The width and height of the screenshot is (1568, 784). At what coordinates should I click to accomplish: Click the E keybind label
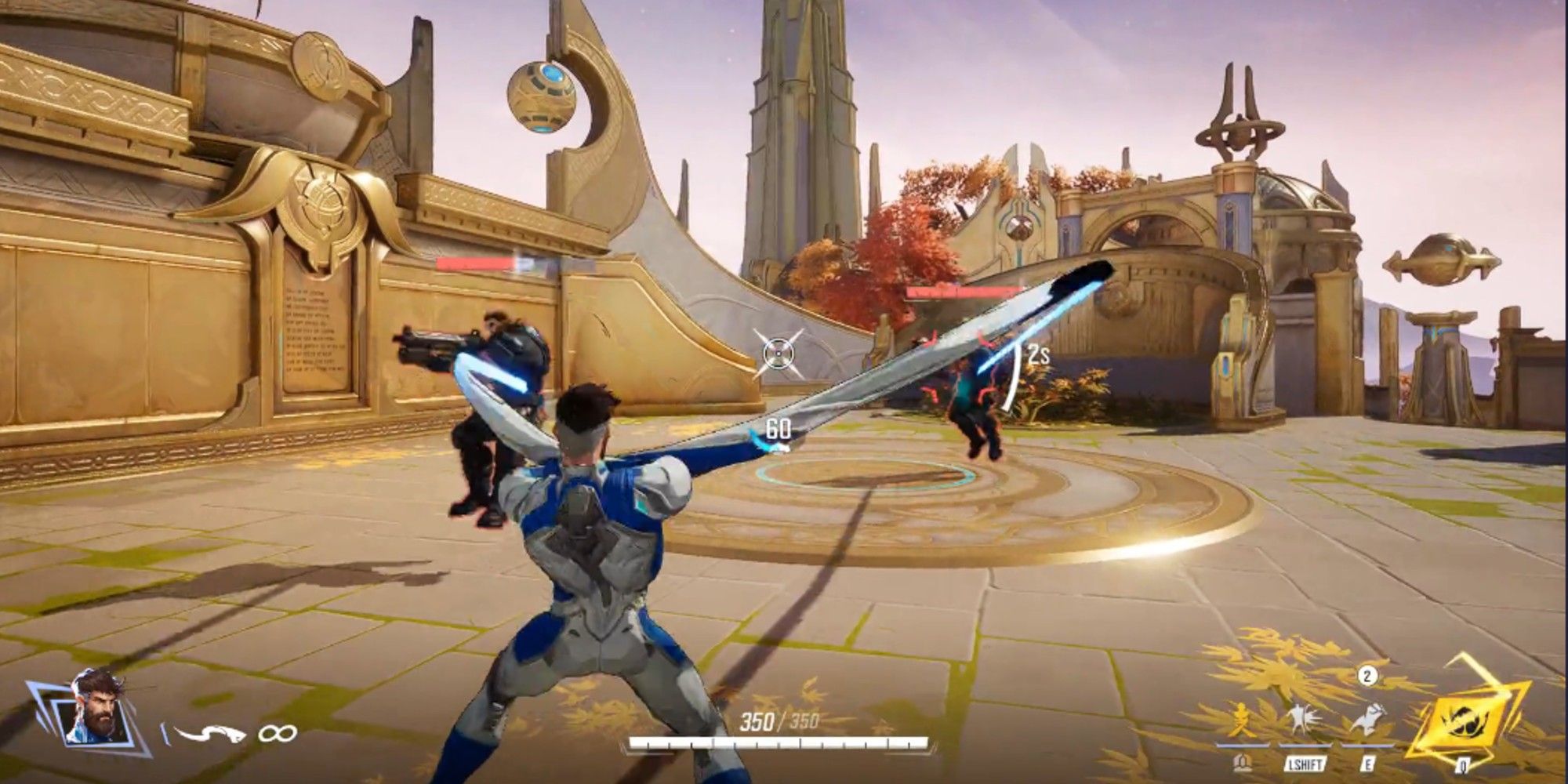pyautogui.click(x=1367, y=764)
